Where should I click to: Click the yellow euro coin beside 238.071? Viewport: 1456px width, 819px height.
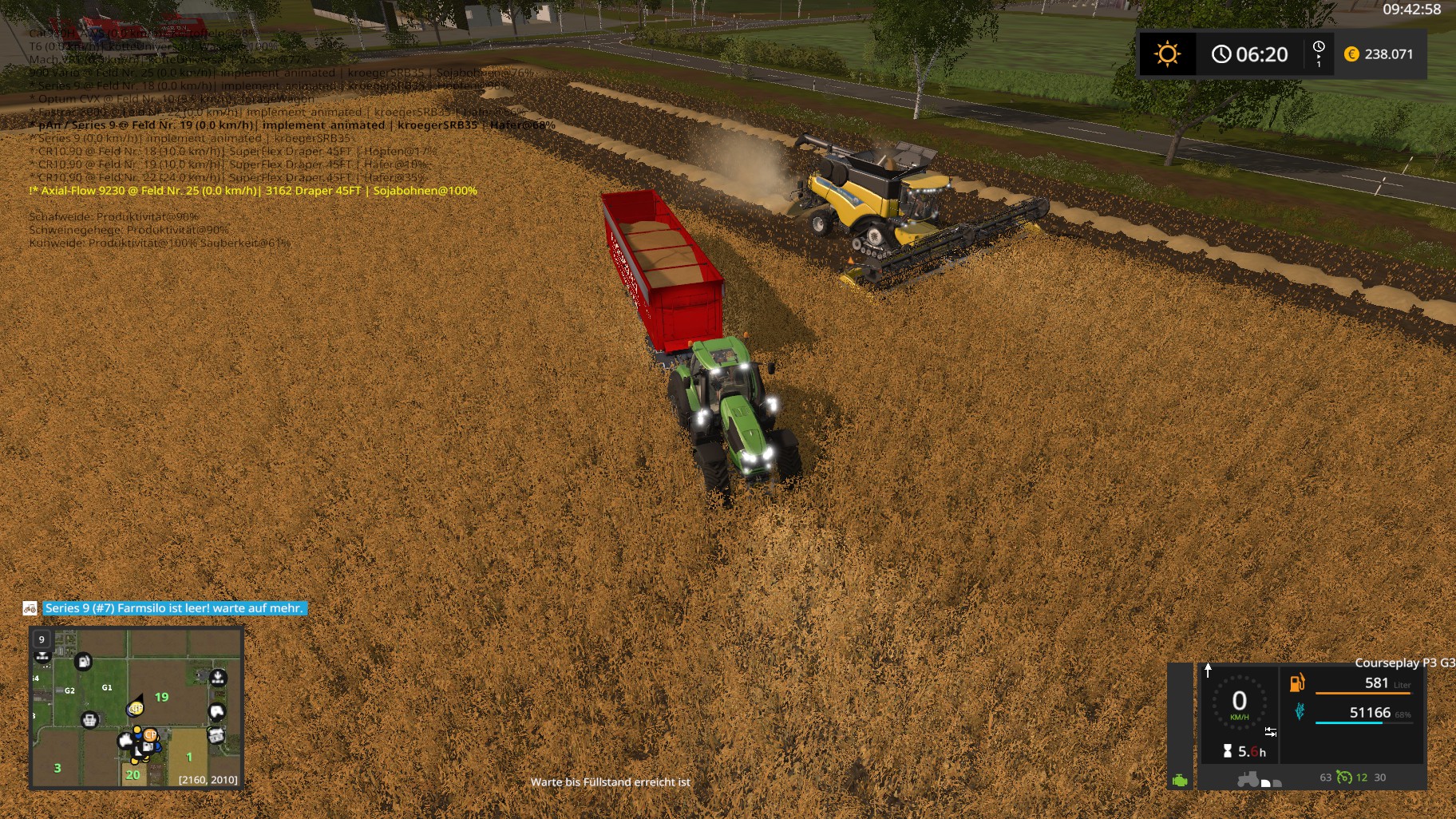pos(1351,54)
